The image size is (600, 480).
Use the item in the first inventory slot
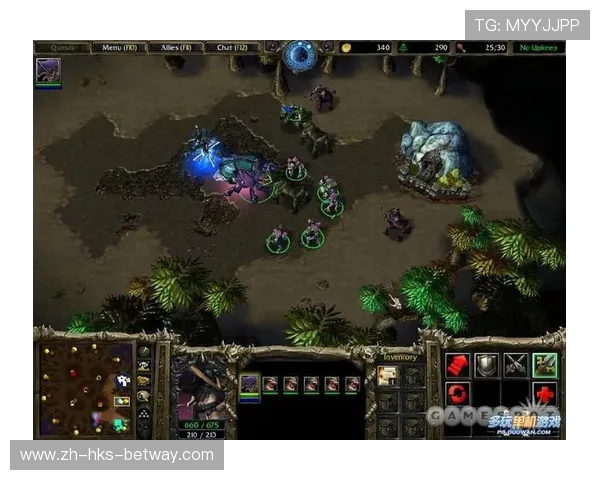387,376
